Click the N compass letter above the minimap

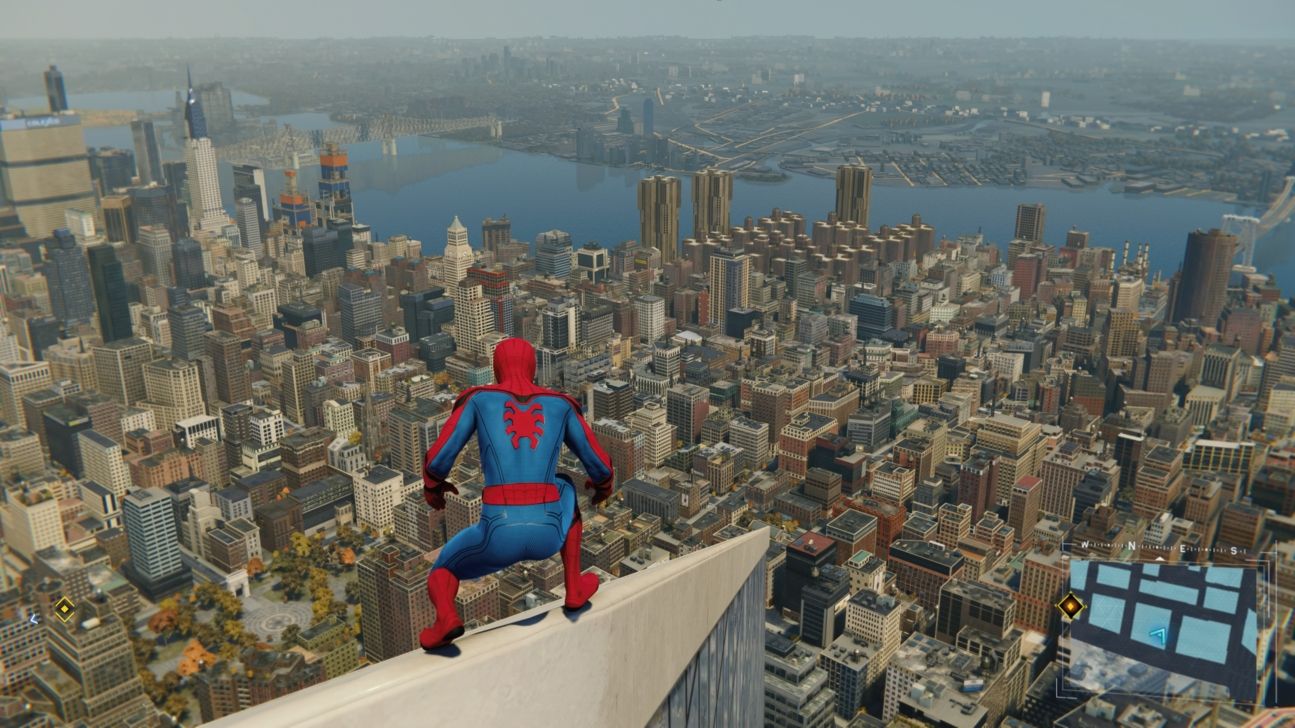(x=1132, y=547)
